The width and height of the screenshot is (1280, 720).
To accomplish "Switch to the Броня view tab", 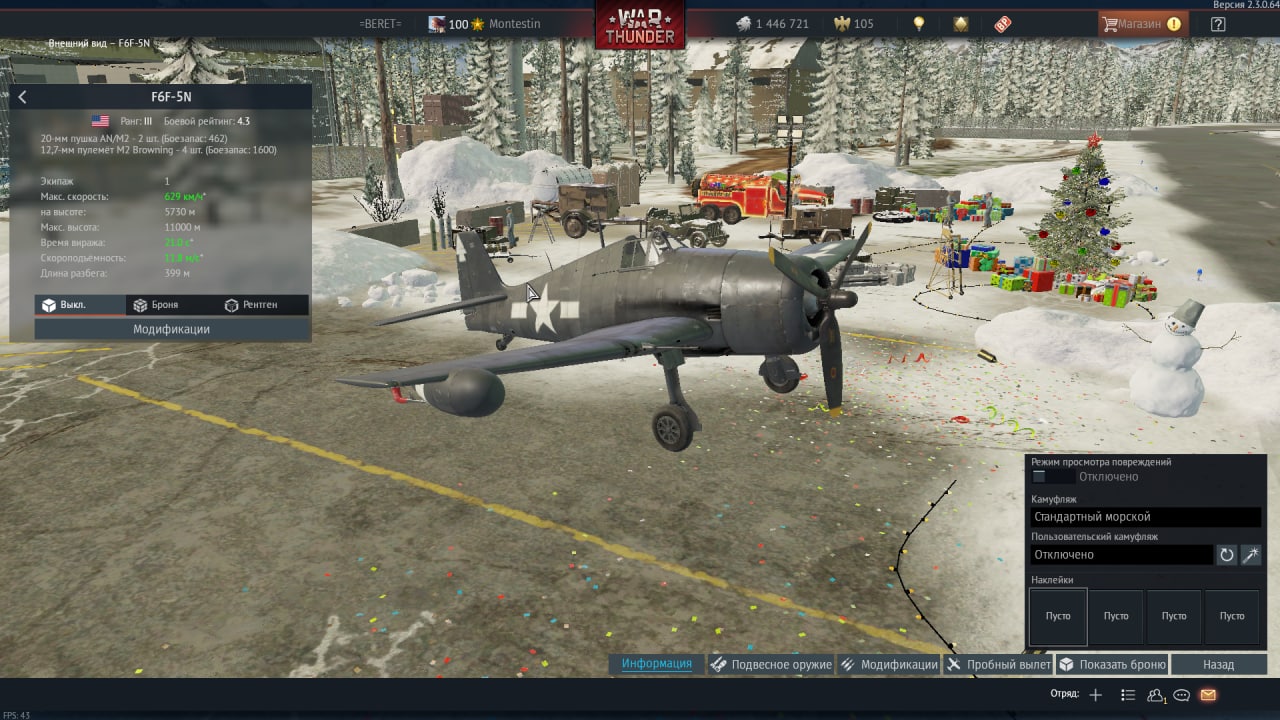I will point(155,305).
